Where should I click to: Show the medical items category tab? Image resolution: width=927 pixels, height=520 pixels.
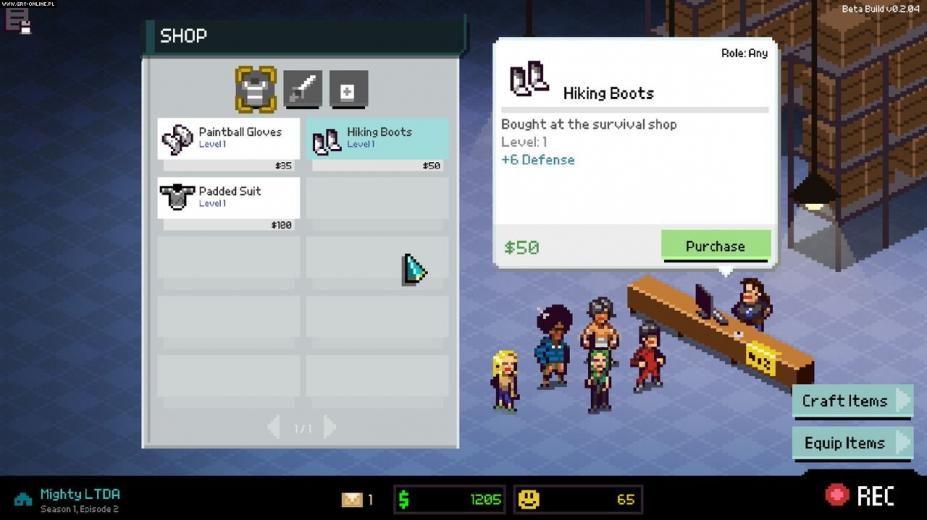pos(348,90)
